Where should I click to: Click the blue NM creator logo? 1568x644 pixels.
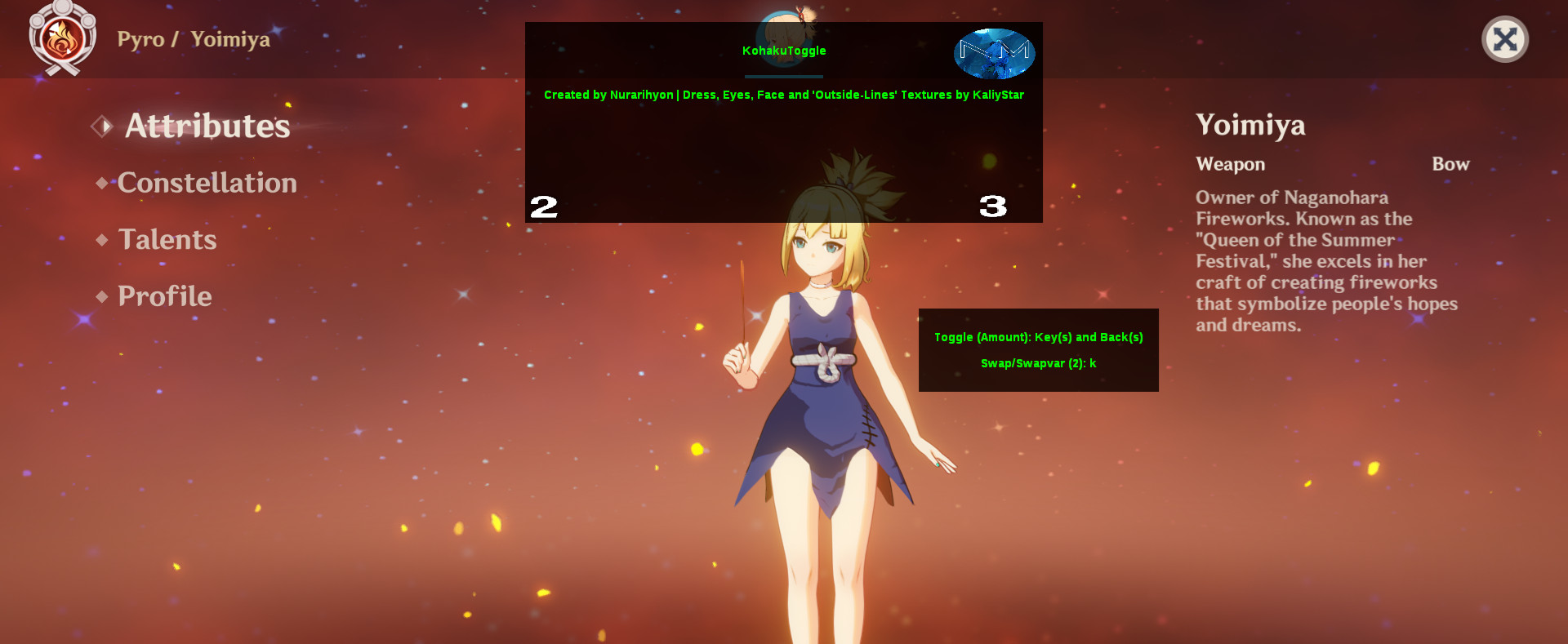pos(993,53)
